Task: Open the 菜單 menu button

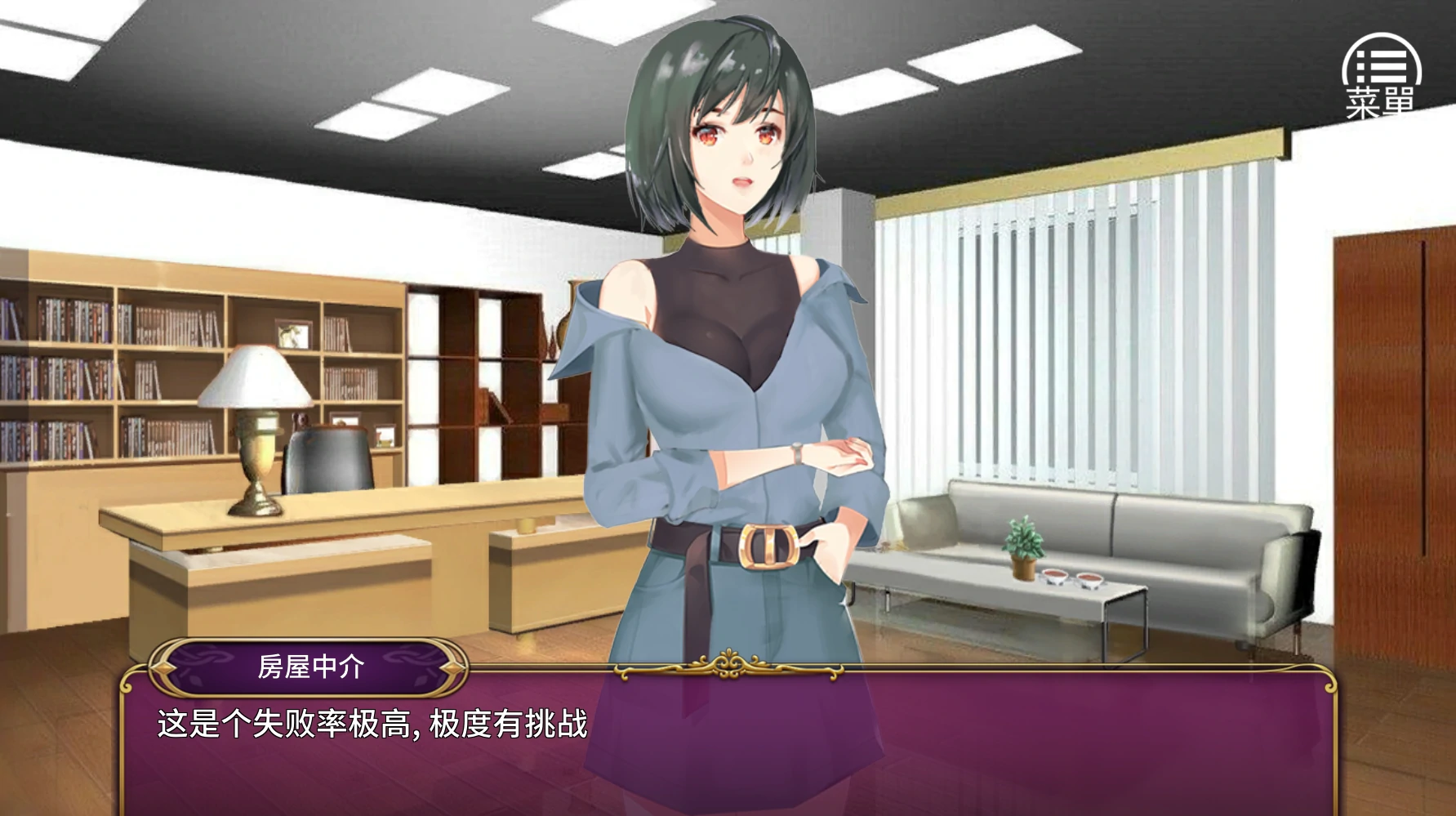Action: click(1381, 77)
